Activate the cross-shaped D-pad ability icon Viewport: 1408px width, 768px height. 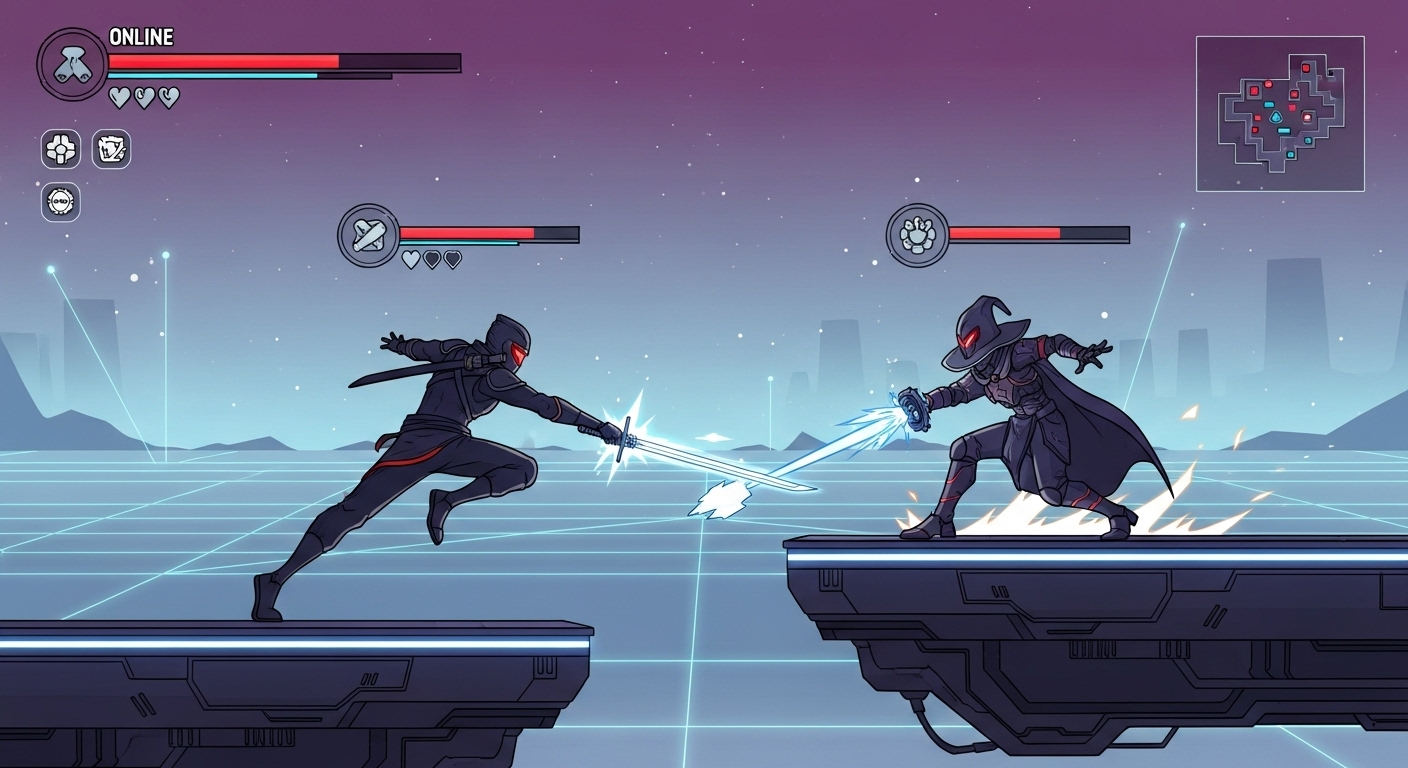tap(61, 149)
